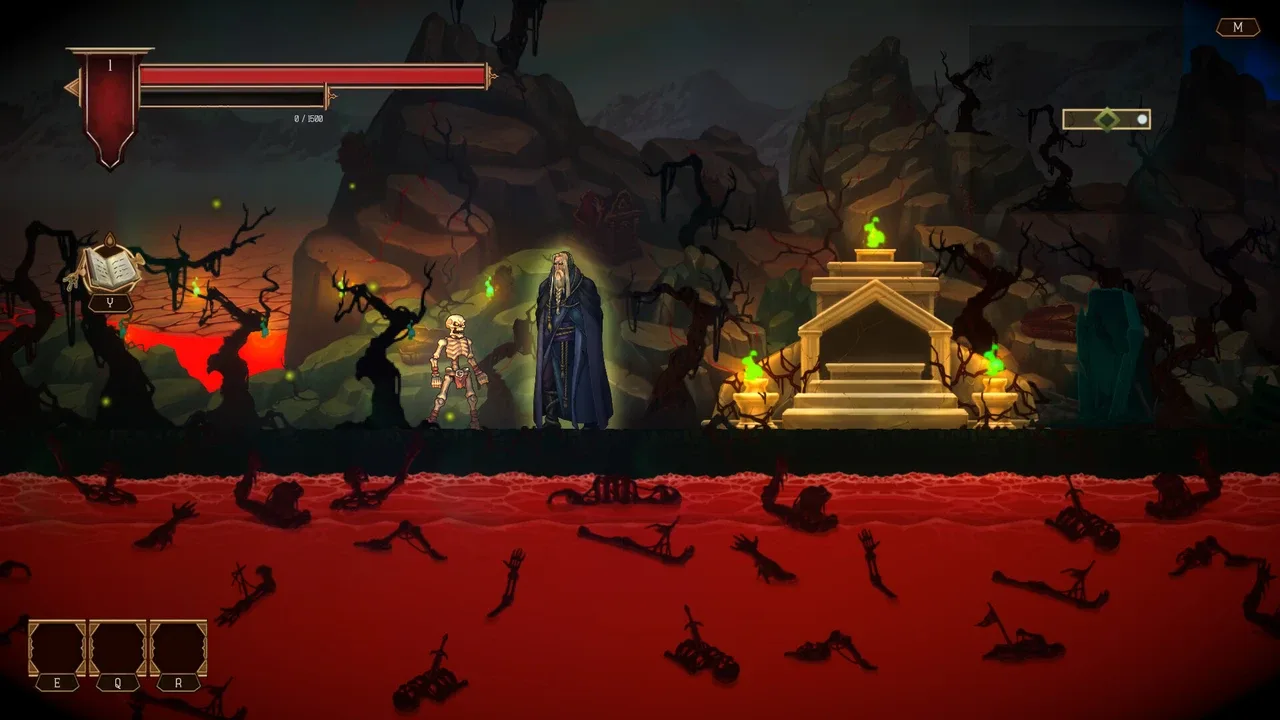Click the green brazier left of the altar
The image size is (1280, 720).
click(751, 380)
